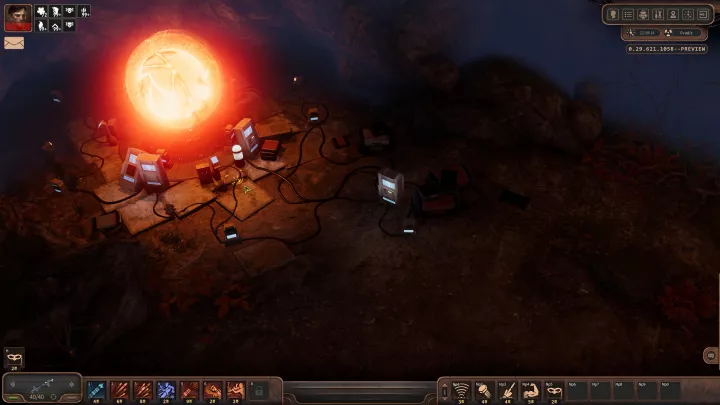Activate the blue rifle shot ability
The width and height of the screenshot is (720, 405).
click(95, 389)
